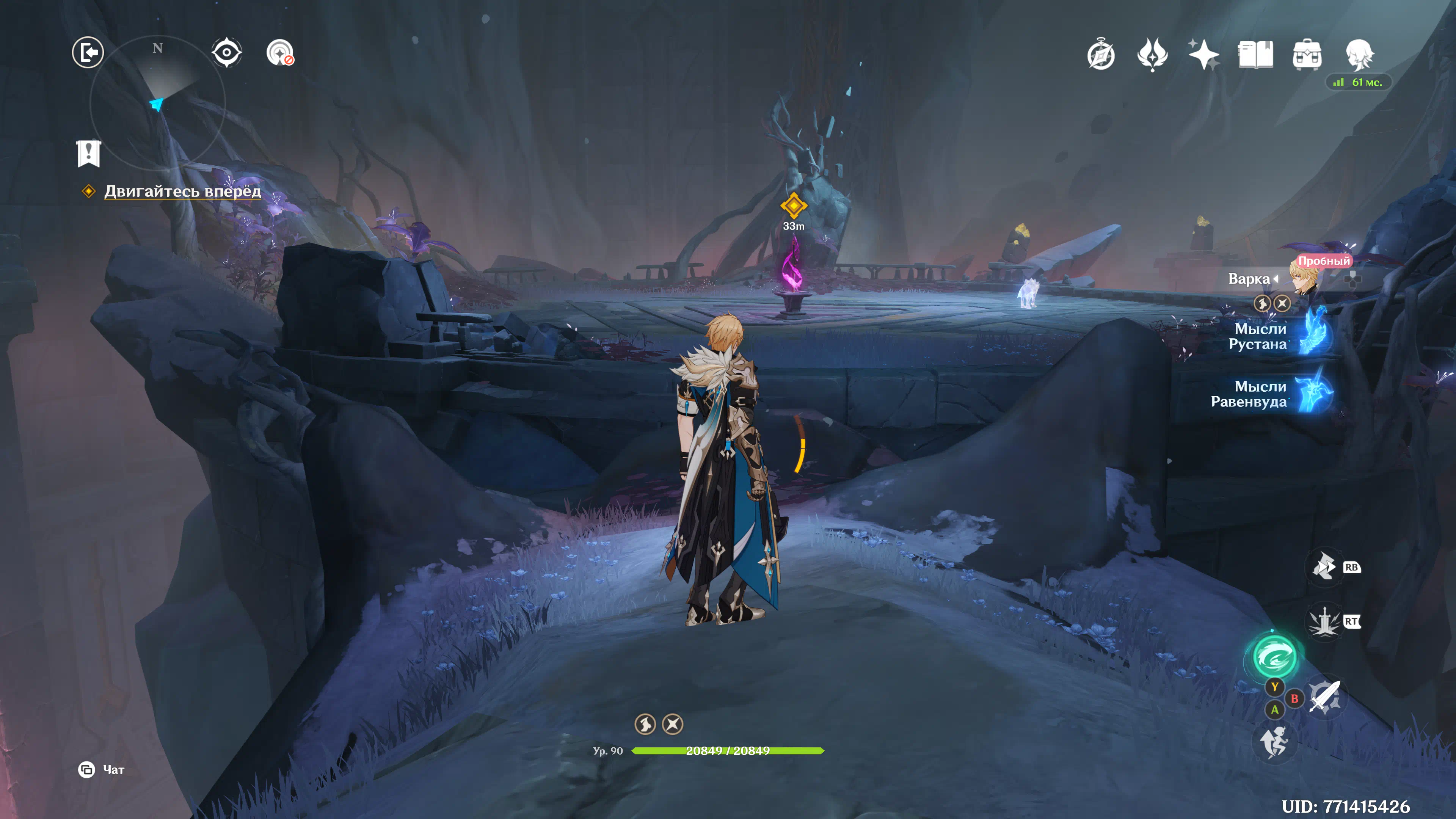1456x819 pixels.
Task: Select the "Двигайтесь вперёд" objective tracker
Action: click(x=182, y=191)
